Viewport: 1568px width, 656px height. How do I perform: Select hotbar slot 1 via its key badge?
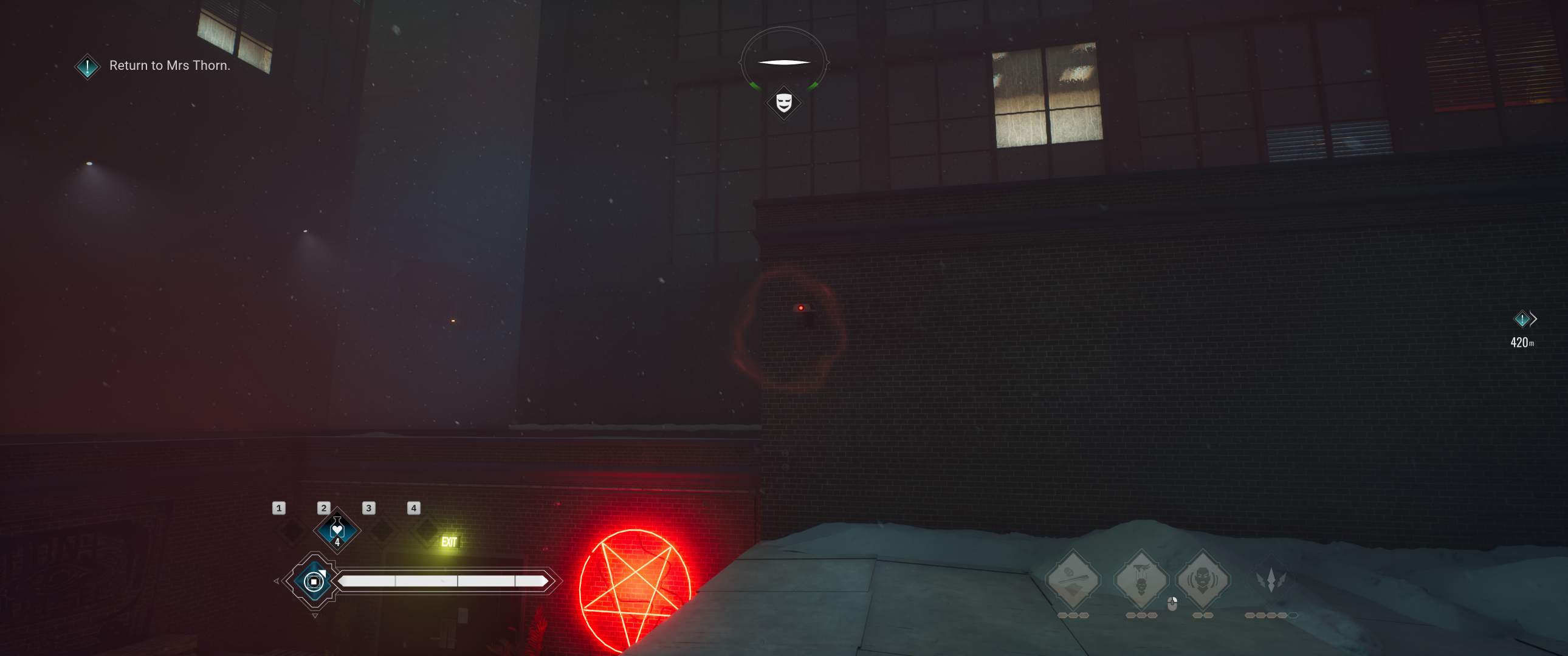(280, 509)
